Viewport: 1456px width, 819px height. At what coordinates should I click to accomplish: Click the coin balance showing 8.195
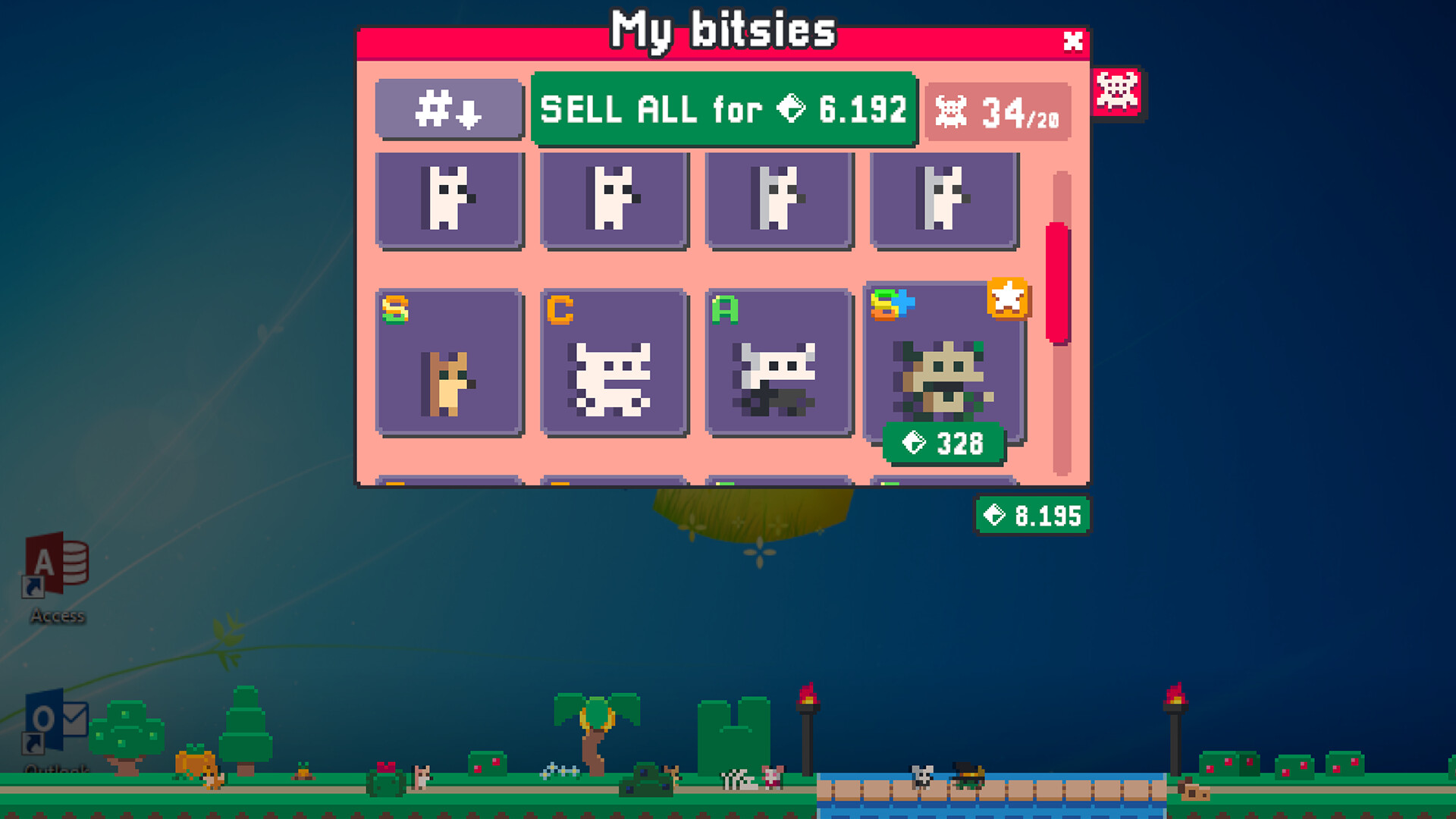point(1031,516)
